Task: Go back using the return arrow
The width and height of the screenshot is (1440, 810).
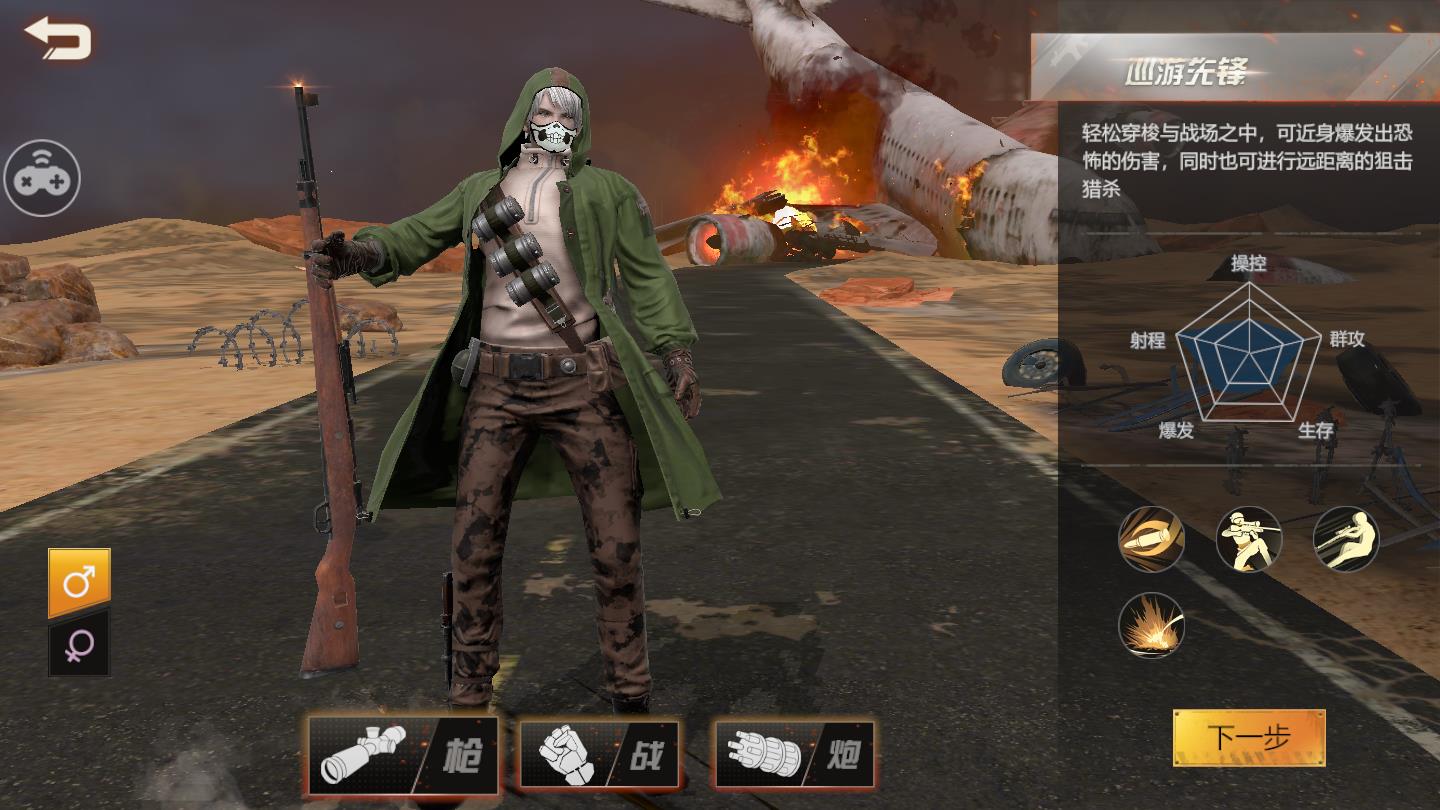Action: [x=58, y=40]
